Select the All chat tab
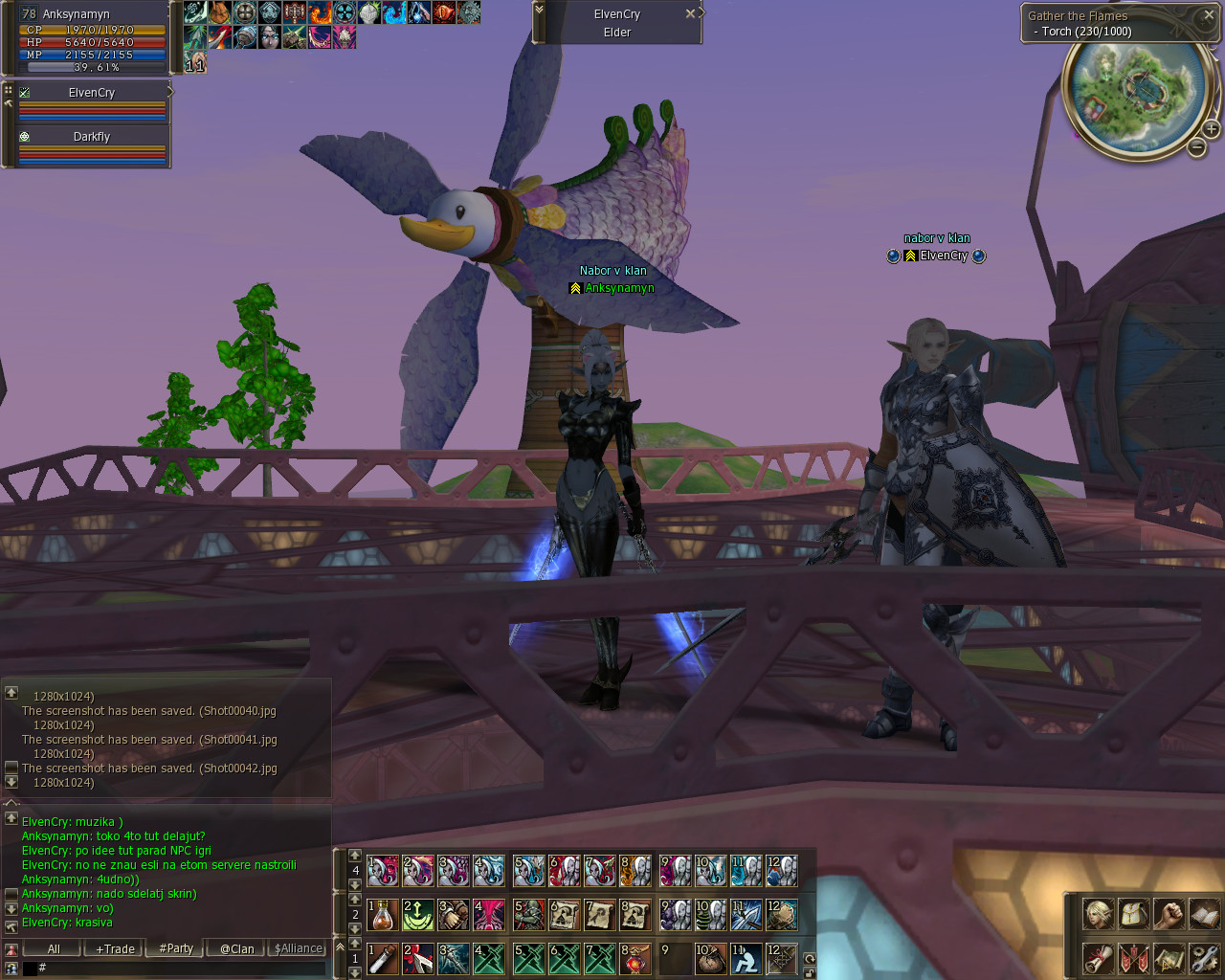The width and height of the screenshot is (1225, 980). [x=54, y=948]
